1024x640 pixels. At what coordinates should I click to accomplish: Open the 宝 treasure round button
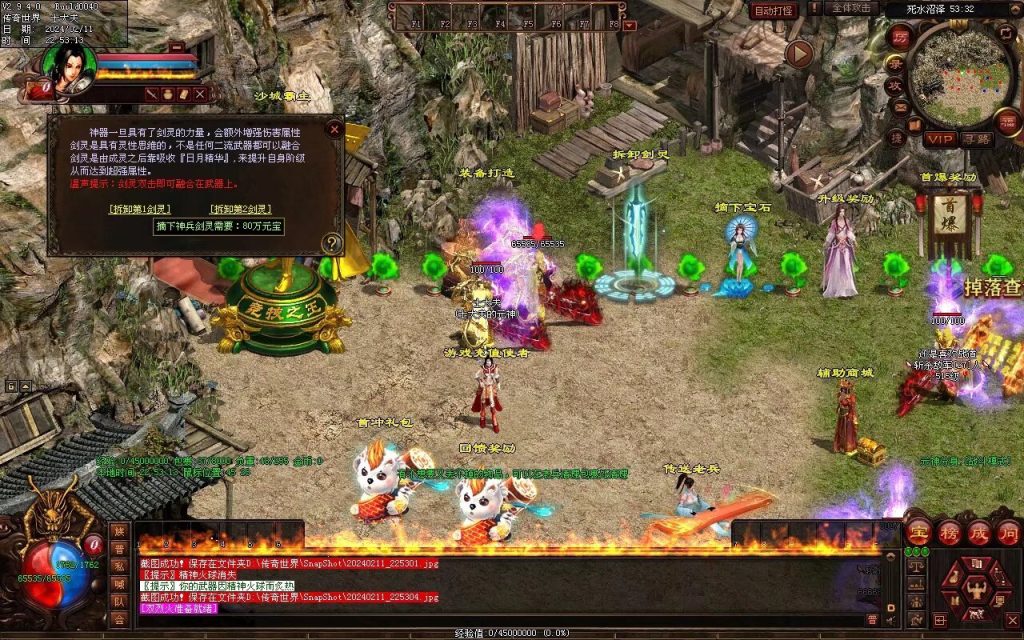click(919, 531)
